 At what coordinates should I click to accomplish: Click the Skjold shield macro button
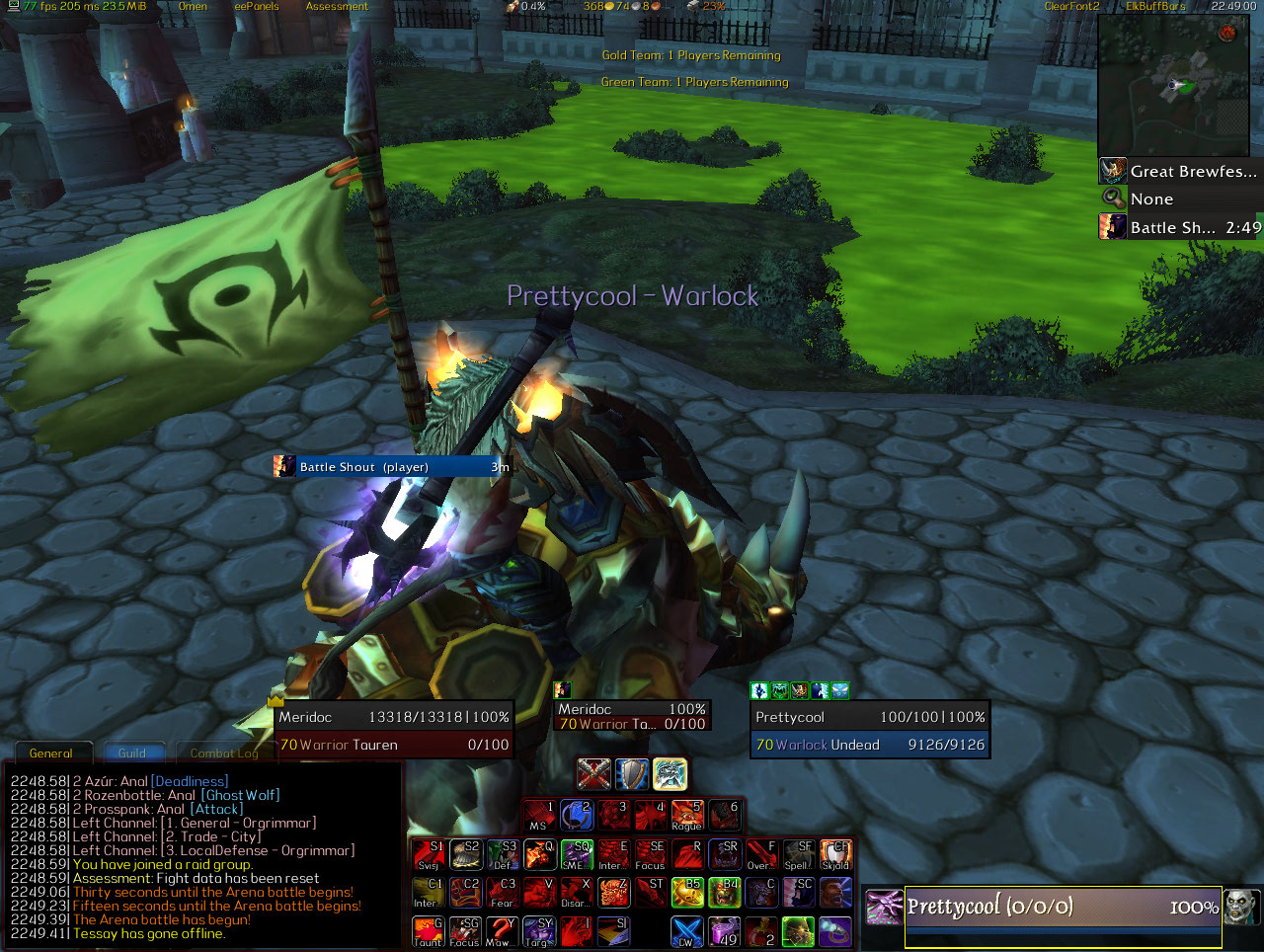click(835, 854)
